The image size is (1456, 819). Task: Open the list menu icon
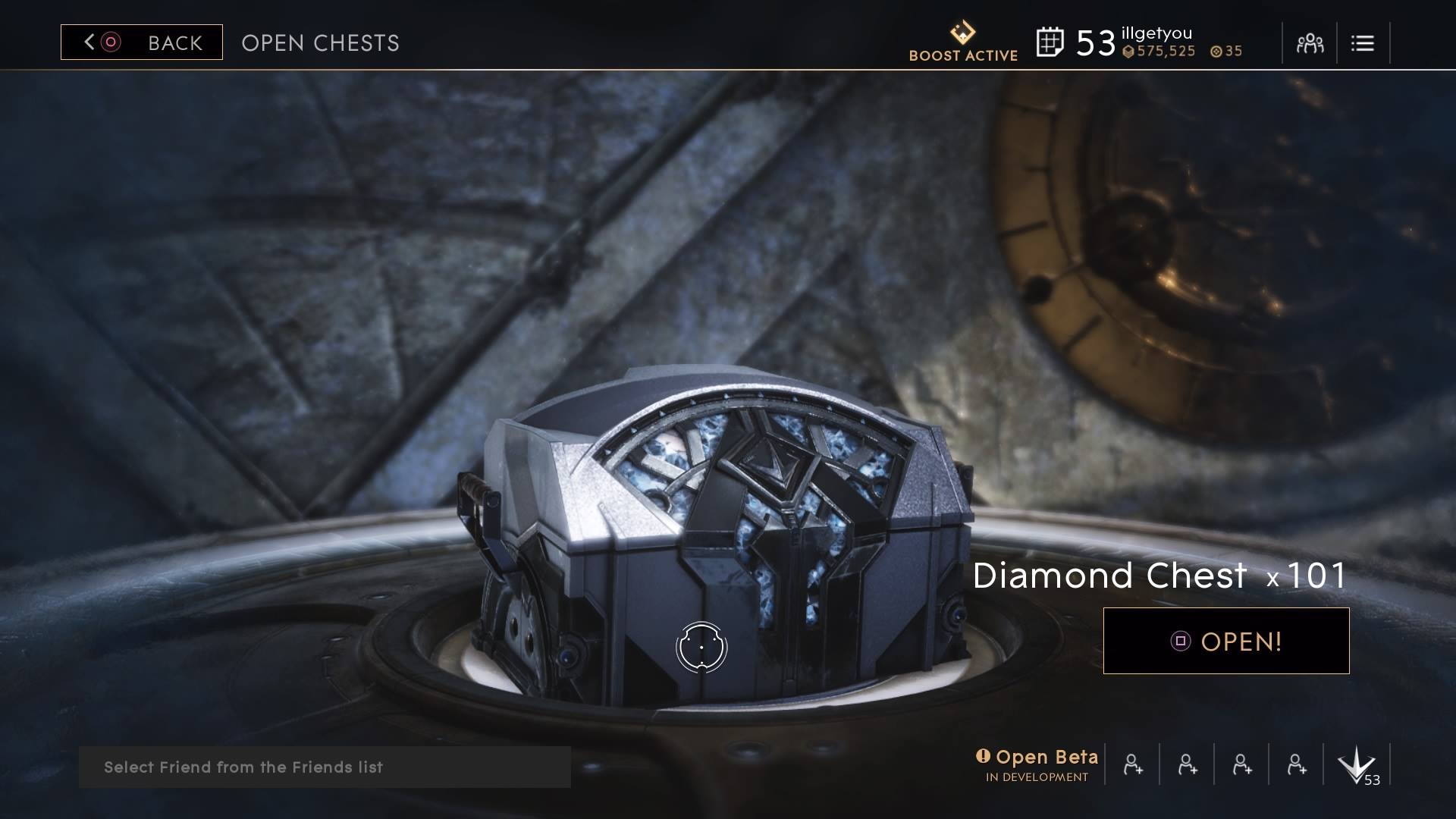(x=1362, y=43)
